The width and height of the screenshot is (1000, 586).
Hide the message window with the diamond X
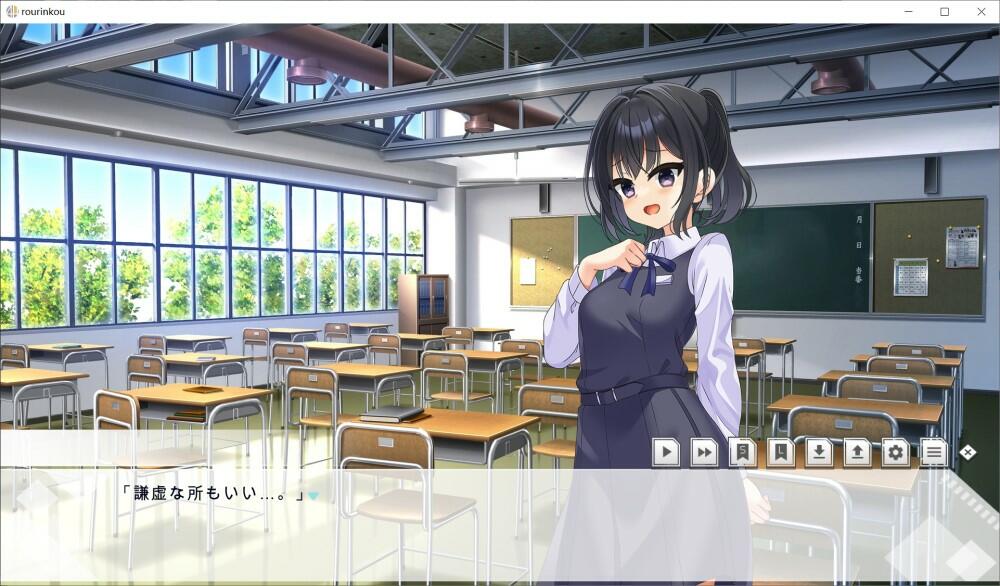(x=967, y=452)
